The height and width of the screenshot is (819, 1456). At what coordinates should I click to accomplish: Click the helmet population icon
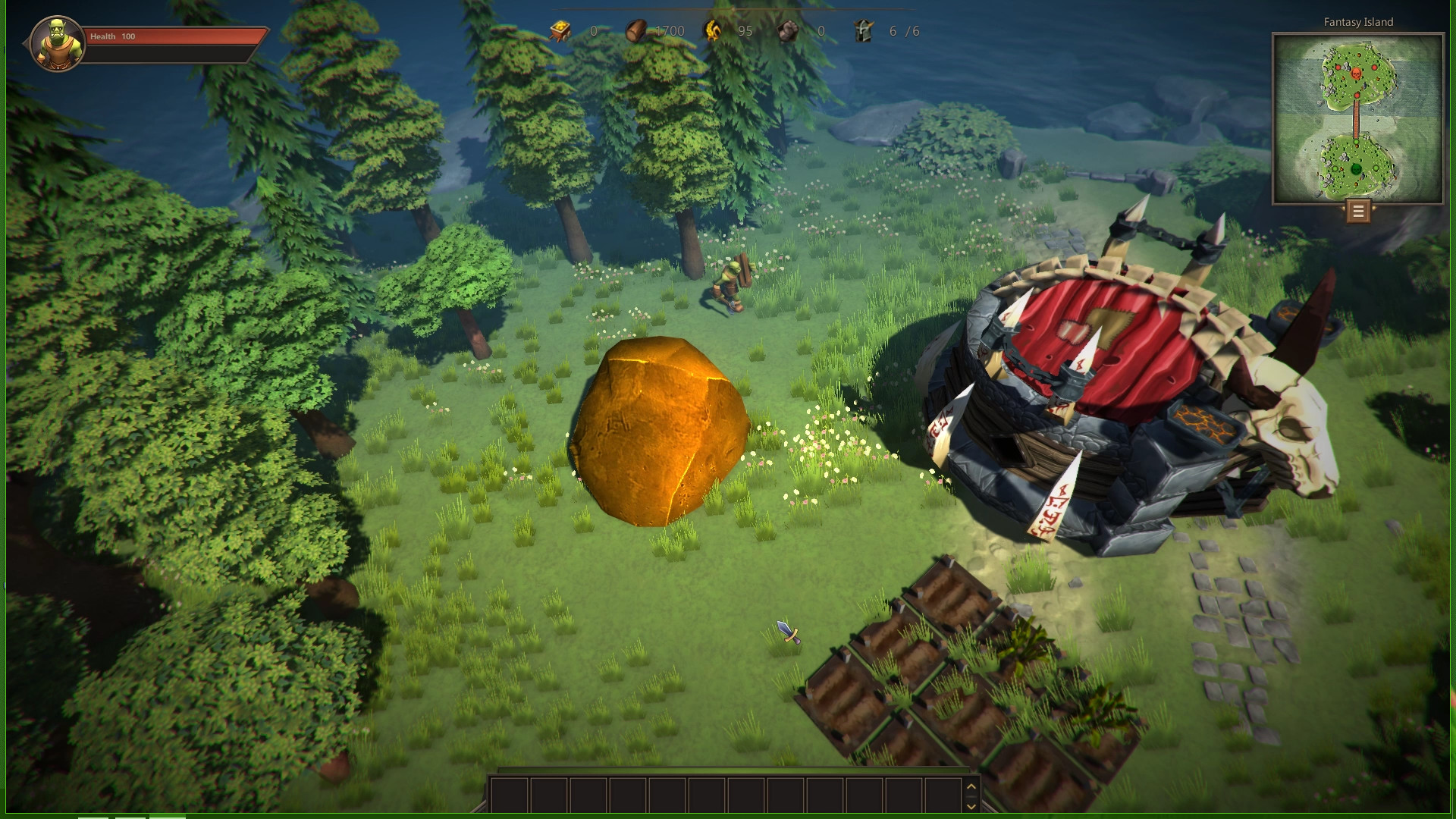(x=863, y=31)
